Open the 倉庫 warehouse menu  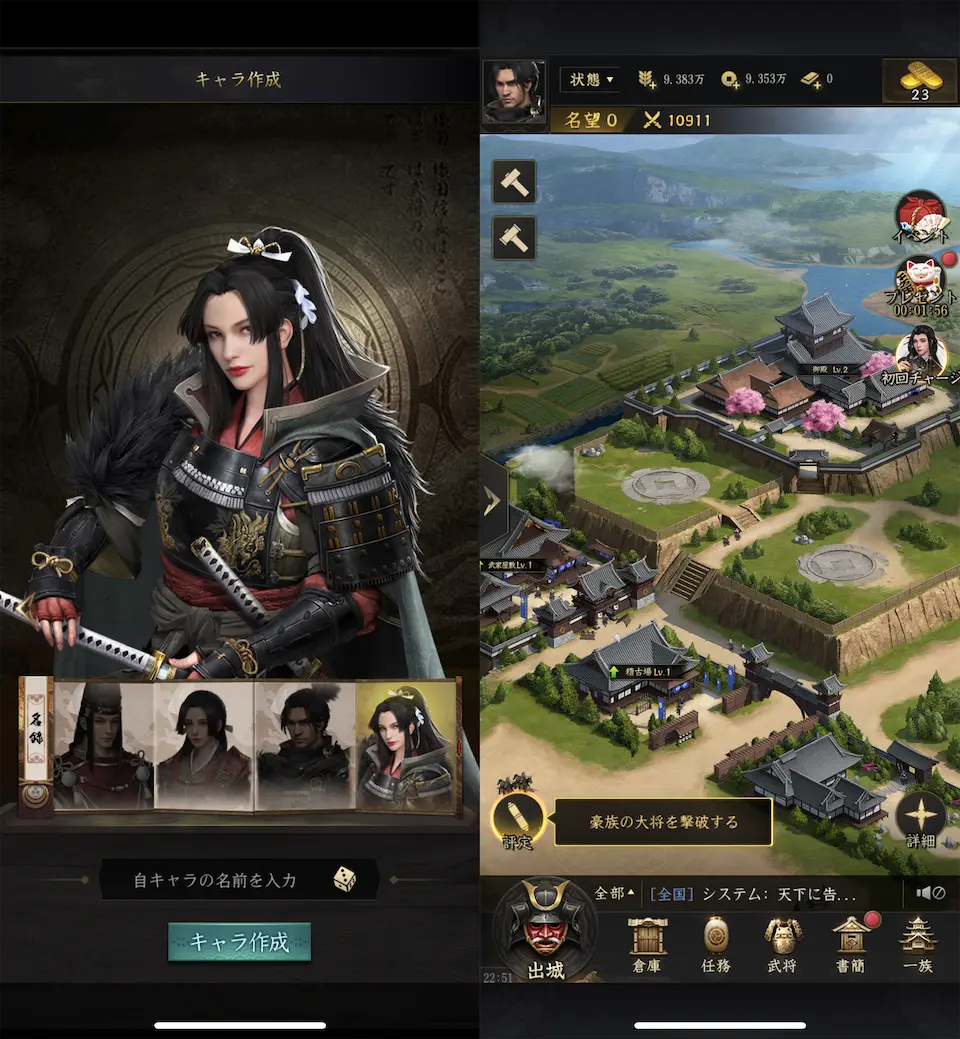click(647, 945)
